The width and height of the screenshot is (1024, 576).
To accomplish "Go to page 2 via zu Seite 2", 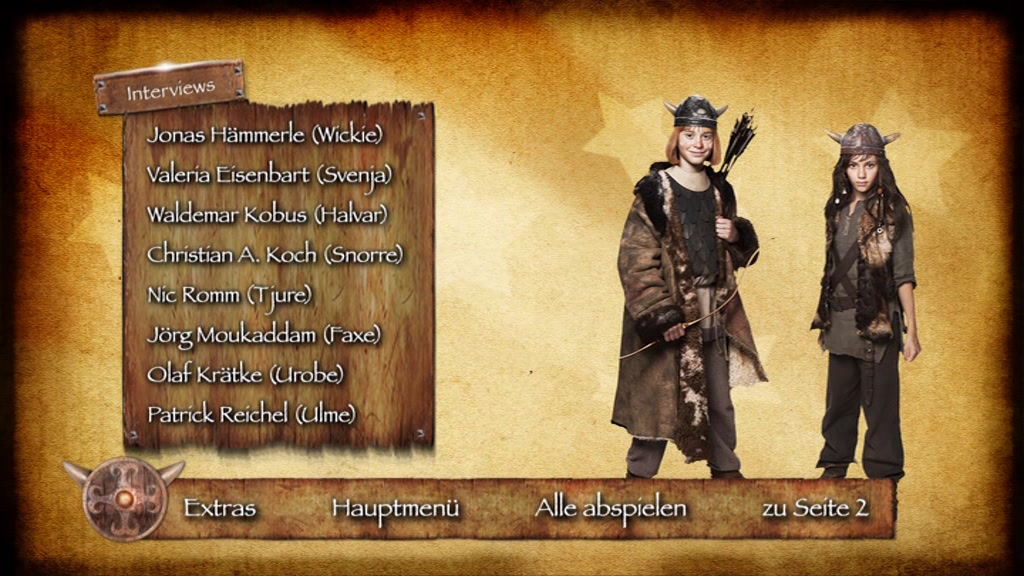I will [x=815, y=508].
